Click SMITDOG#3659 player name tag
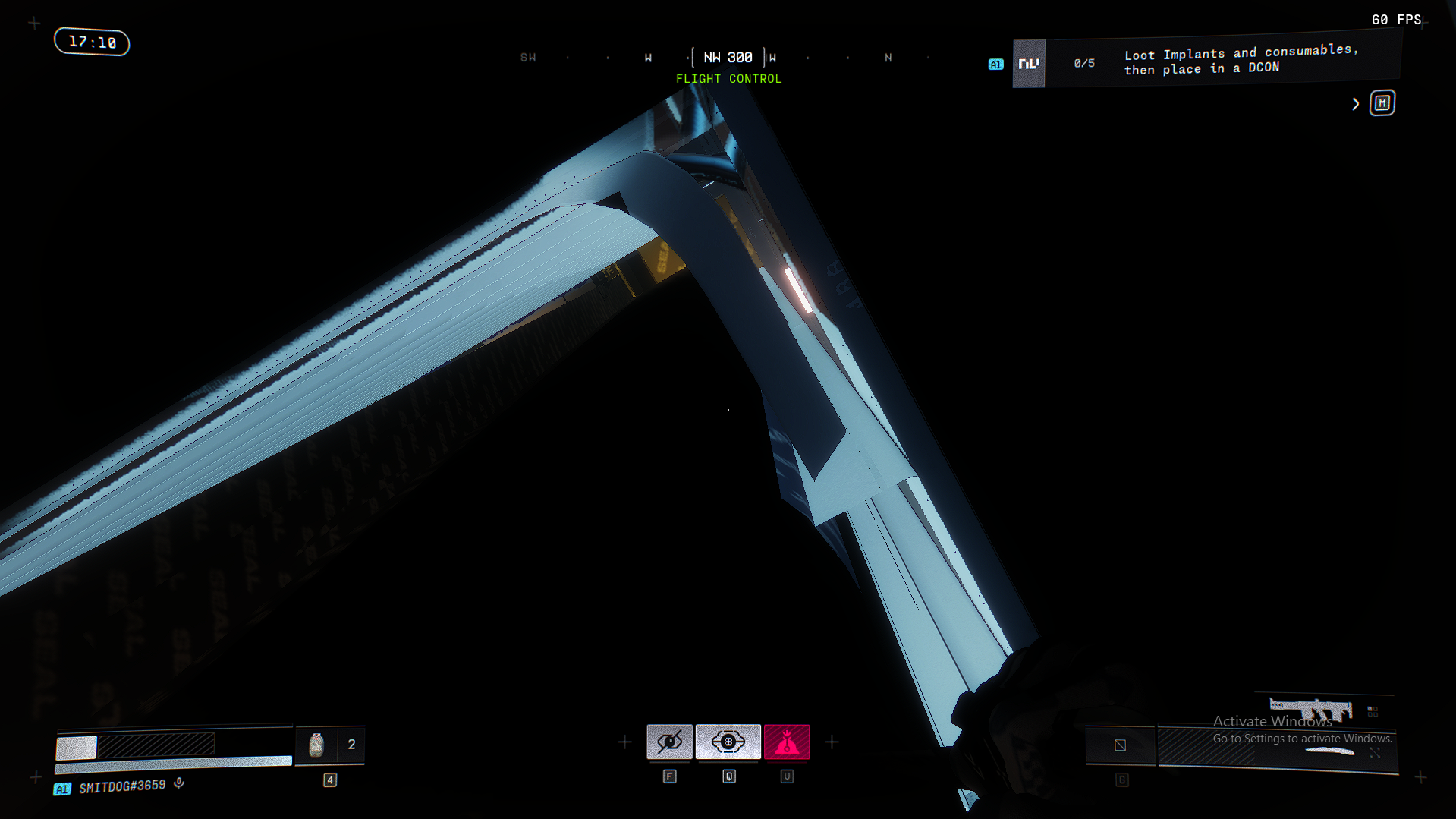This screenshot has height=819, width=1456. tap(122, 786)
